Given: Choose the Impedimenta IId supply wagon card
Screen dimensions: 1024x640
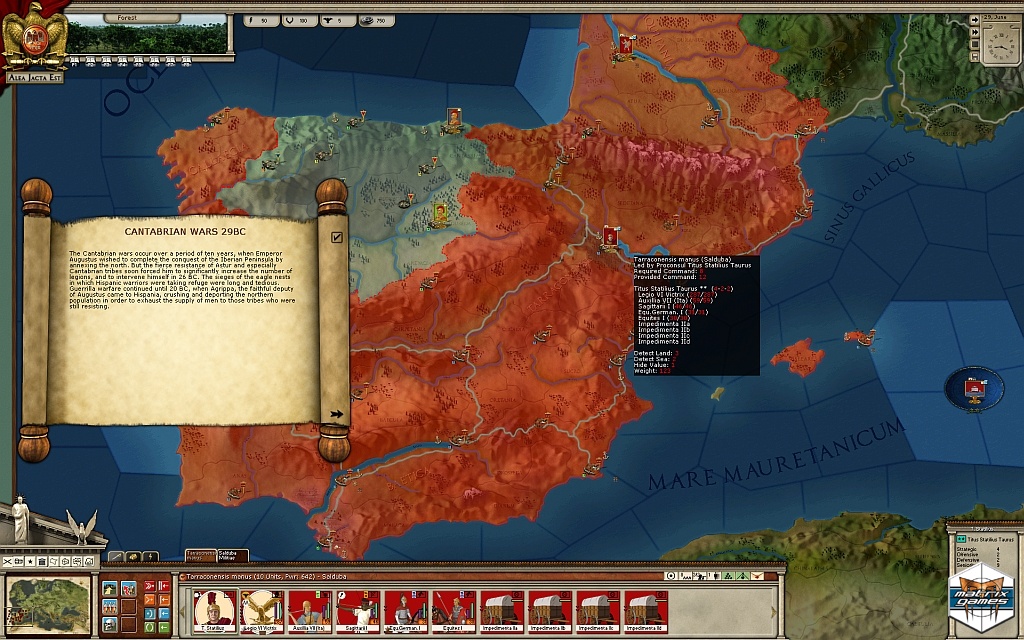Looking at the screenshot, I should point(644,609).
